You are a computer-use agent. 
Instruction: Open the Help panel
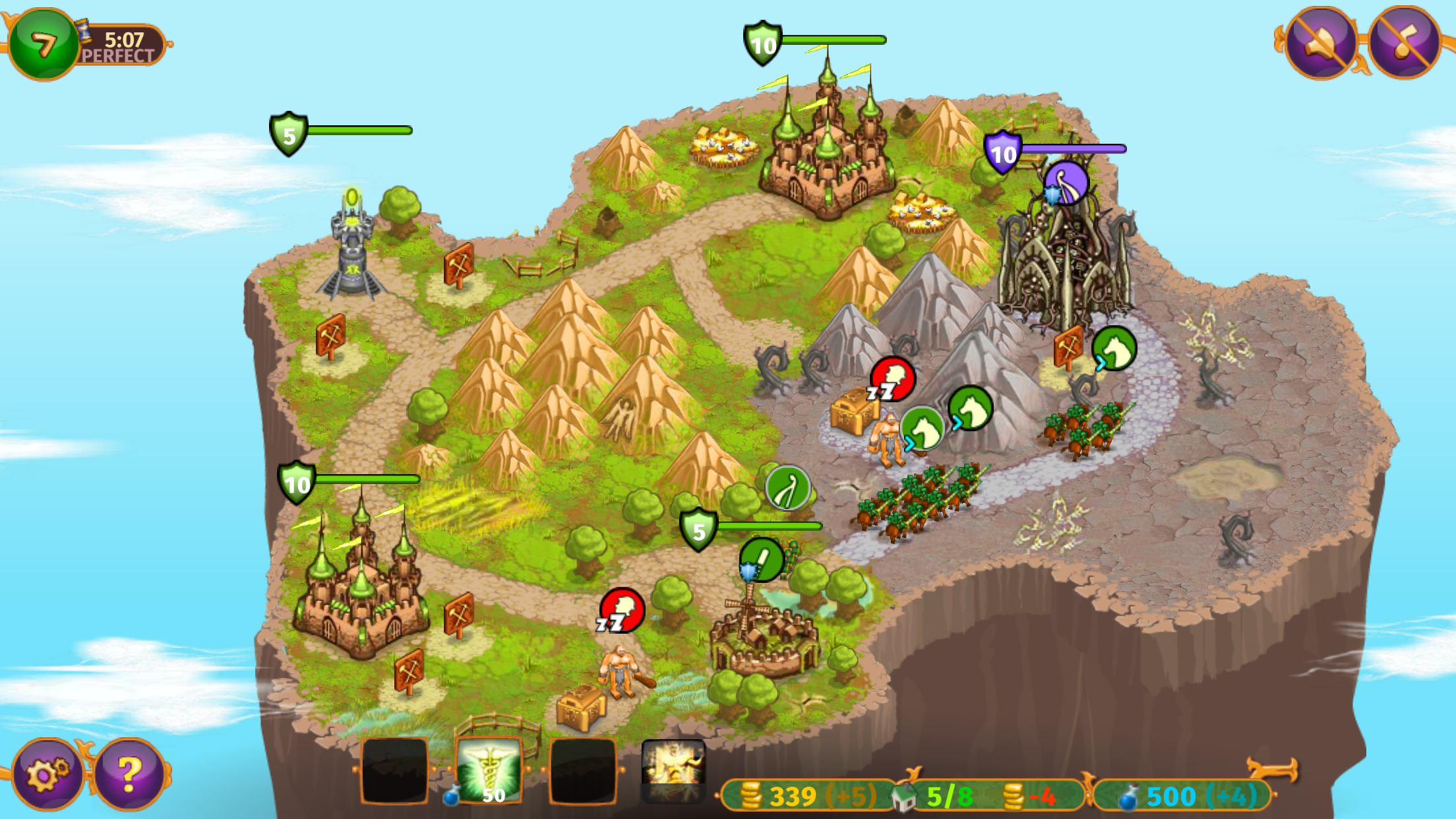pos(128,769)
